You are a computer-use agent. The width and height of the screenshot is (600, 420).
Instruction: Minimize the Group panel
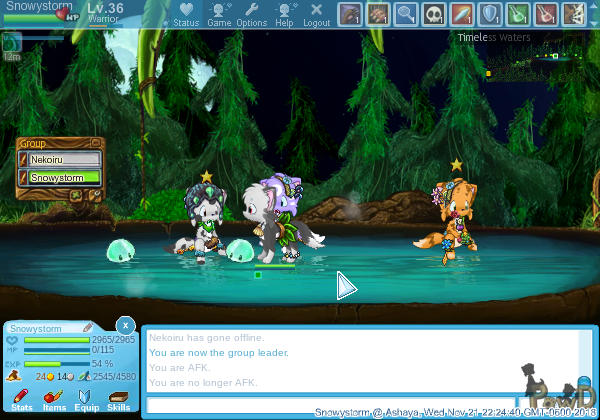(x=97, y=143)
